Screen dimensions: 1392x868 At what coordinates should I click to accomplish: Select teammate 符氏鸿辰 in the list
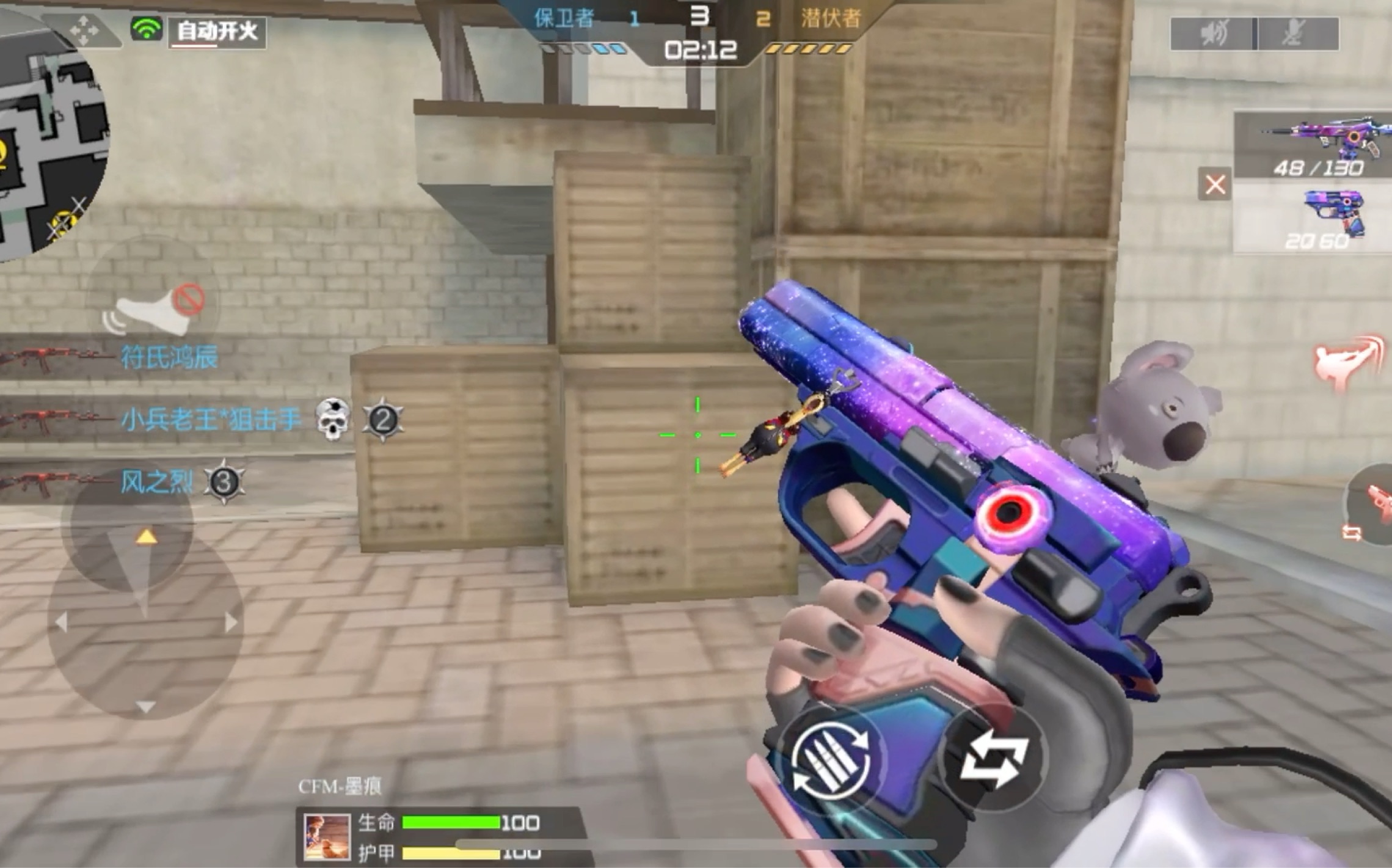(168, 357)
